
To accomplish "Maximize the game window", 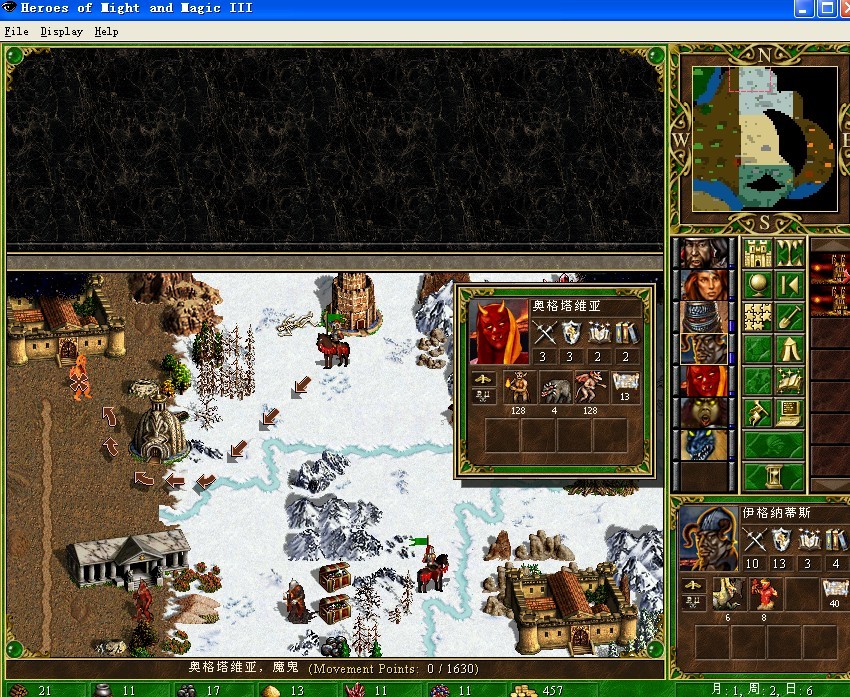I will [827, 8].
